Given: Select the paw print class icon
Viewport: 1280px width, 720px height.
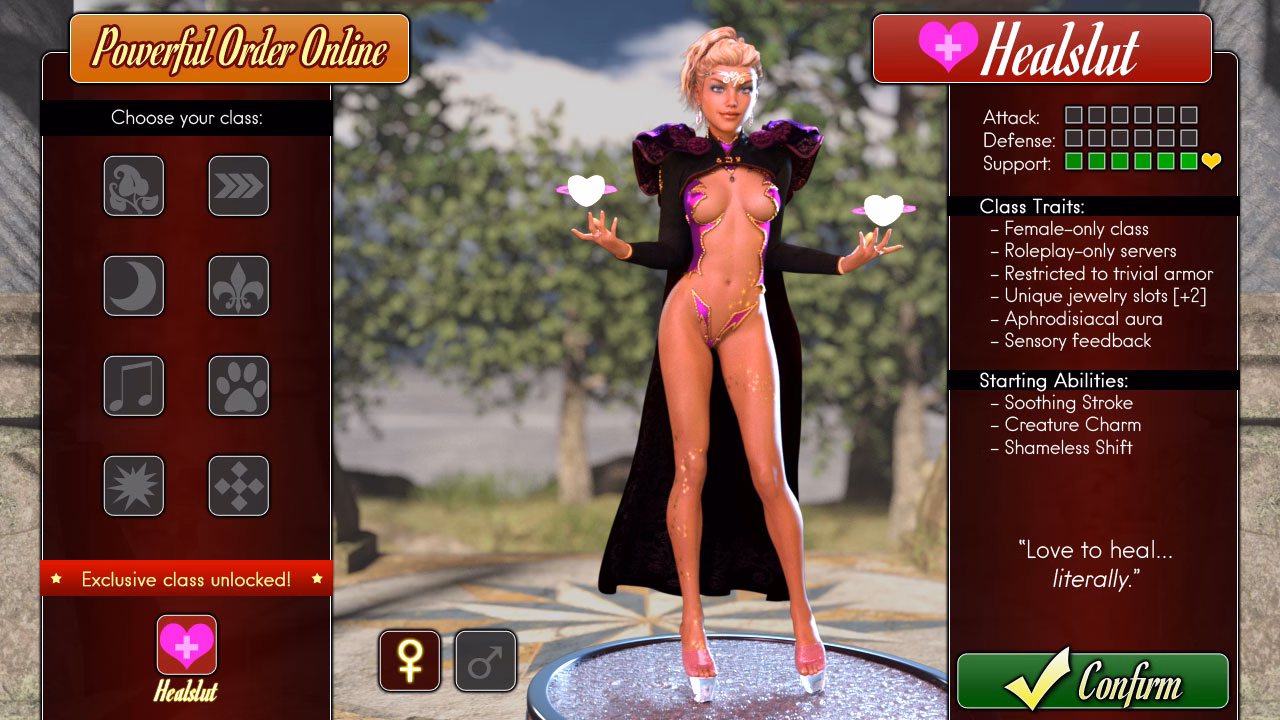Looking at the screenshot, I should 238,386.
